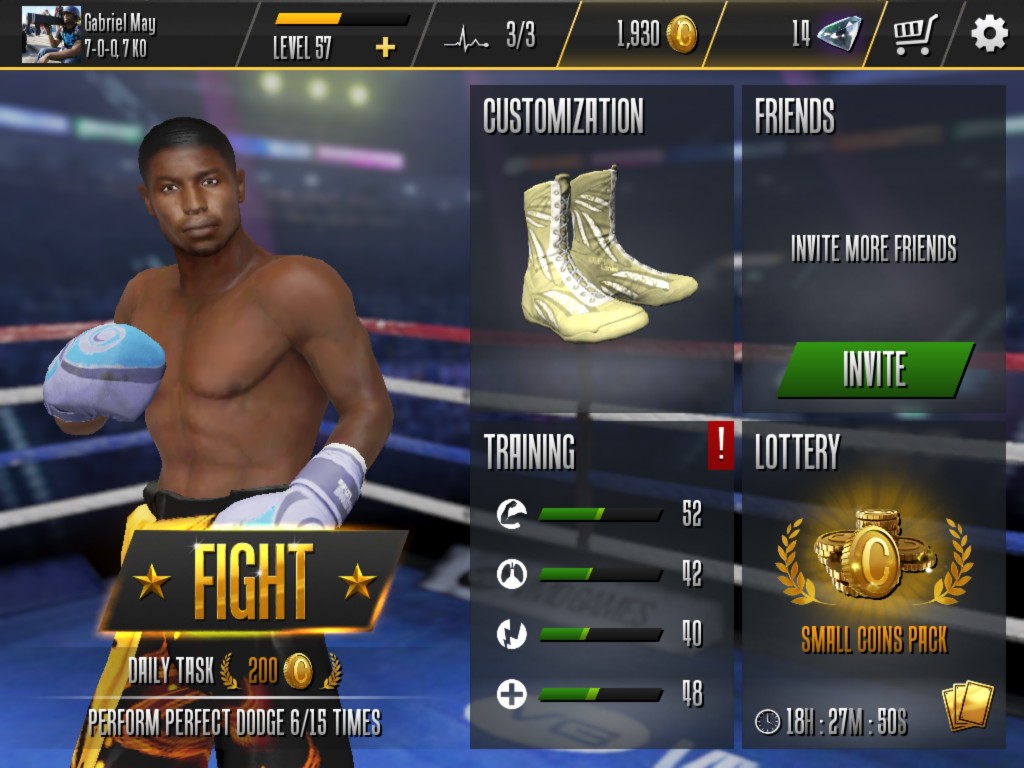The image size is (1024, 768).
Task: Open the Customization panel with boxing boots
Action: tap(602, 250)
